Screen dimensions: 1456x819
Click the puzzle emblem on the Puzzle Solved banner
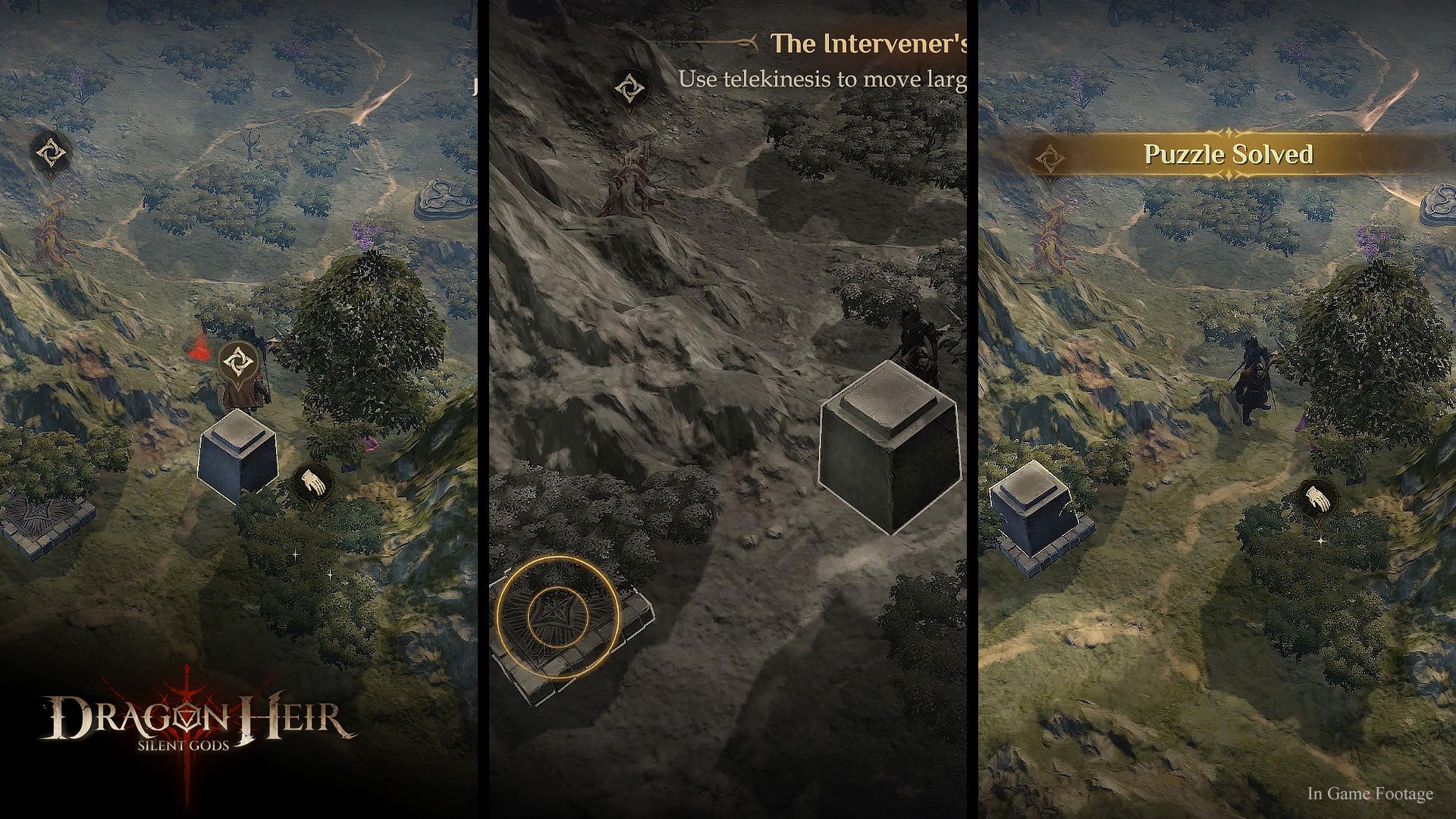[1050, 159]
